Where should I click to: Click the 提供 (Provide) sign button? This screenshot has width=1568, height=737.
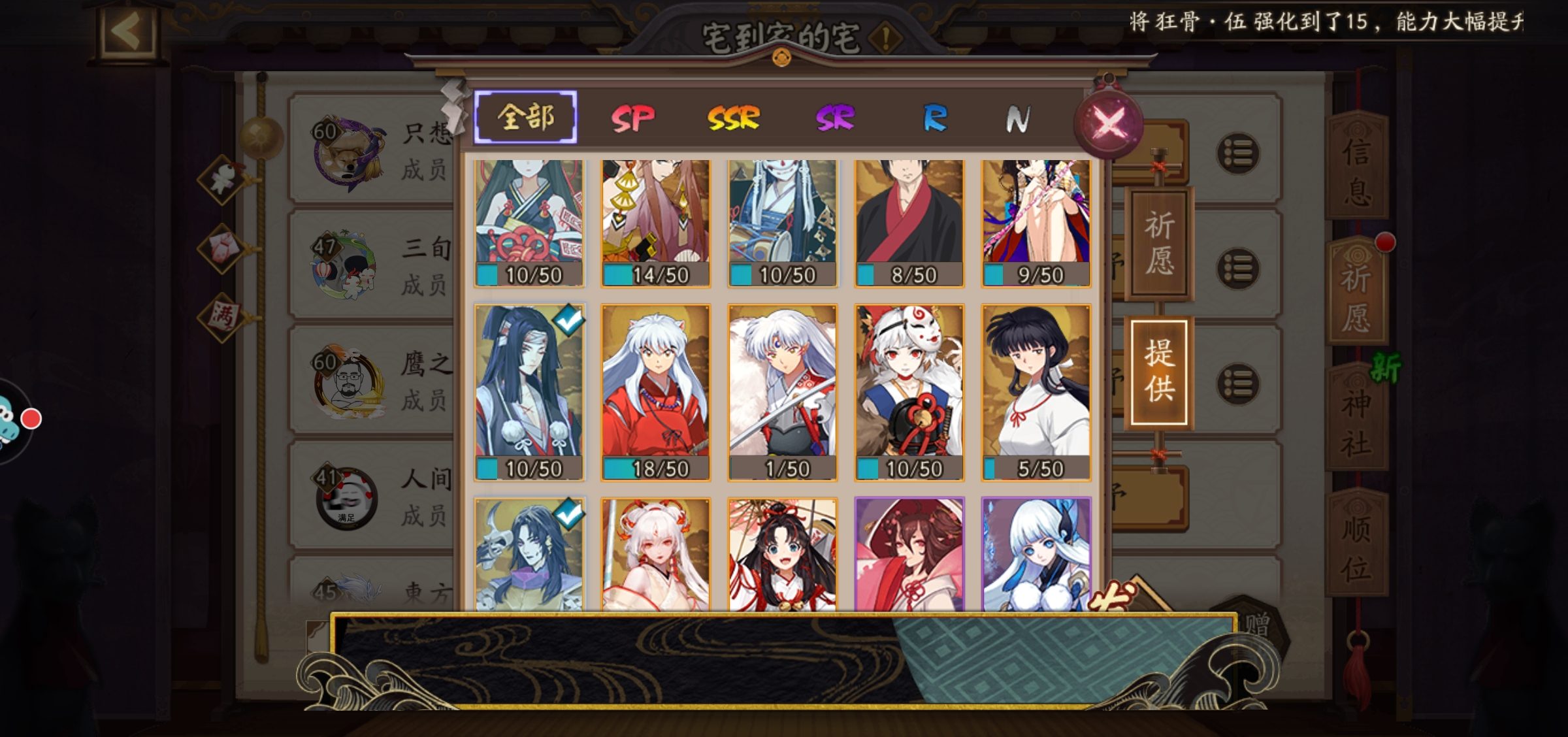[x=1159, y=371]
